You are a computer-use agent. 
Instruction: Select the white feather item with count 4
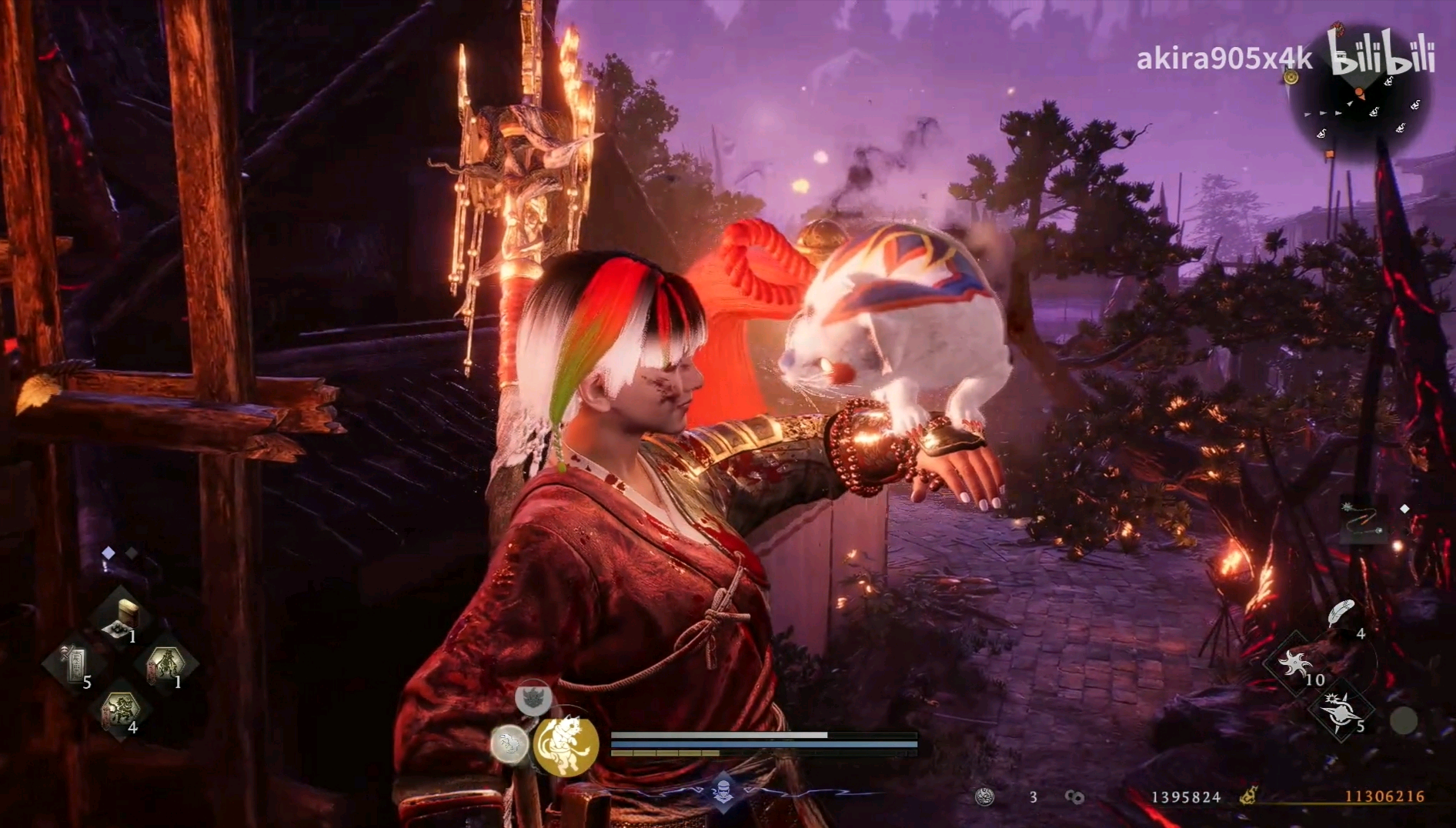1340,614
